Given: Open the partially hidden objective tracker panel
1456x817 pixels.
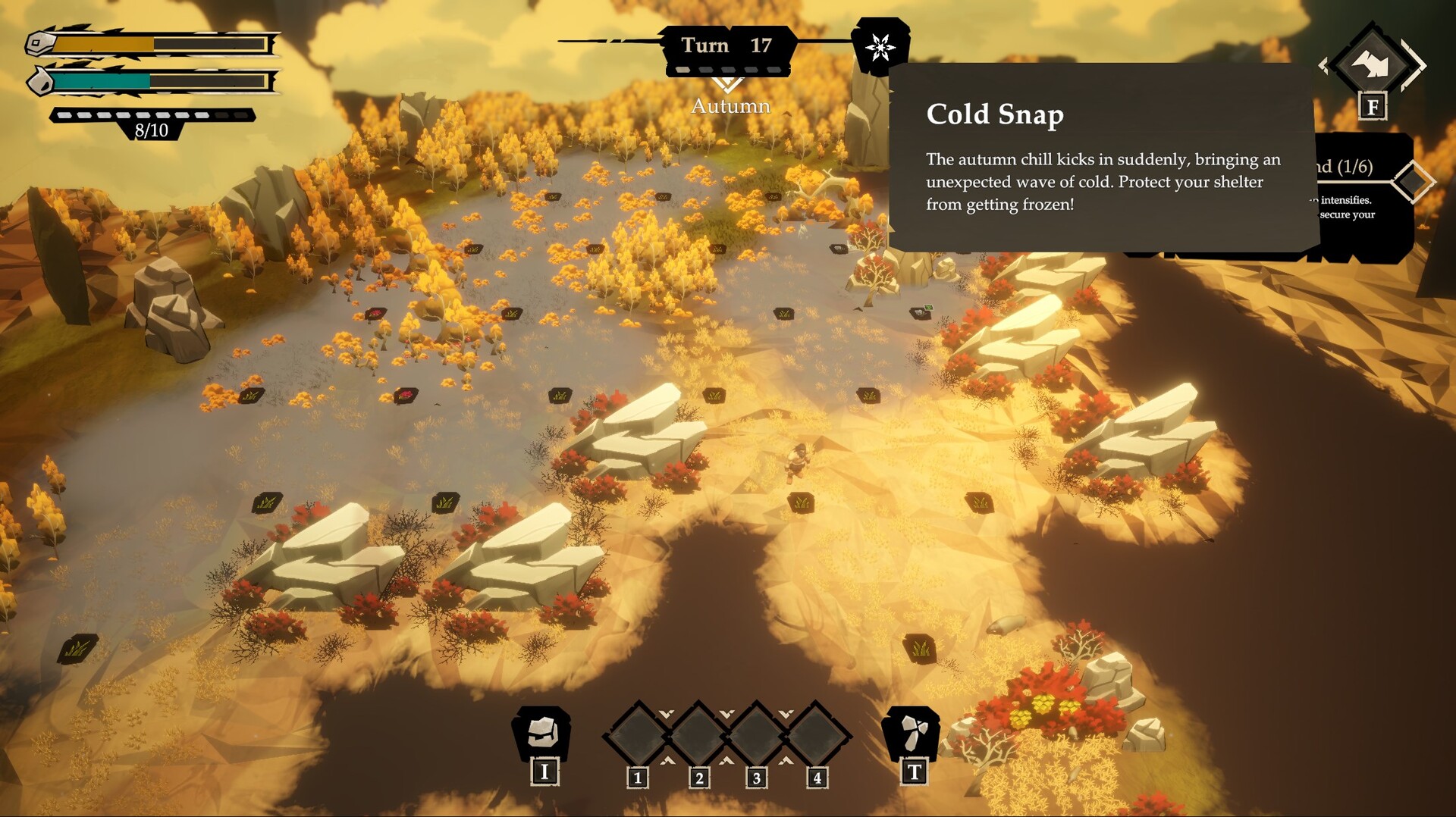Looking at the screenshot, I should pyautogui.click(x=1360, y=197).
